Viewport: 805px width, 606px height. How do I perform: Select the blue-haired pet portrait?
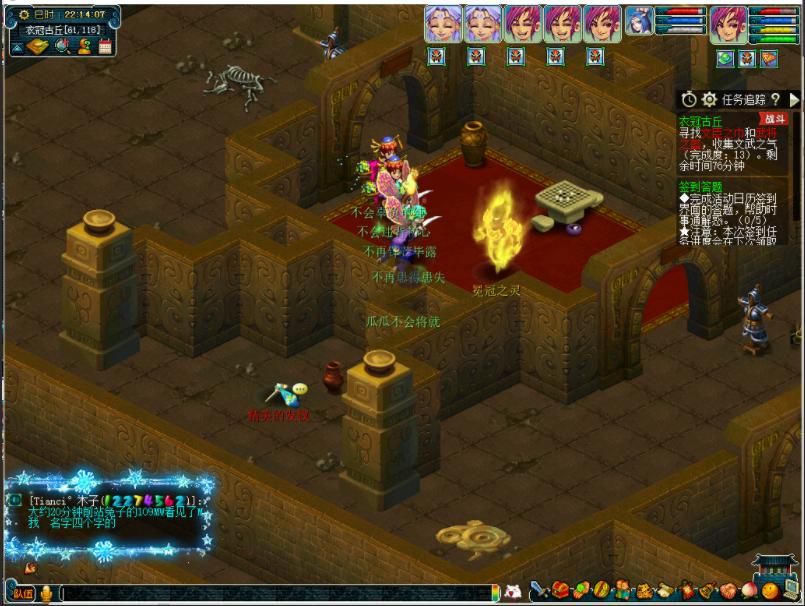click(x=639, y=22)
